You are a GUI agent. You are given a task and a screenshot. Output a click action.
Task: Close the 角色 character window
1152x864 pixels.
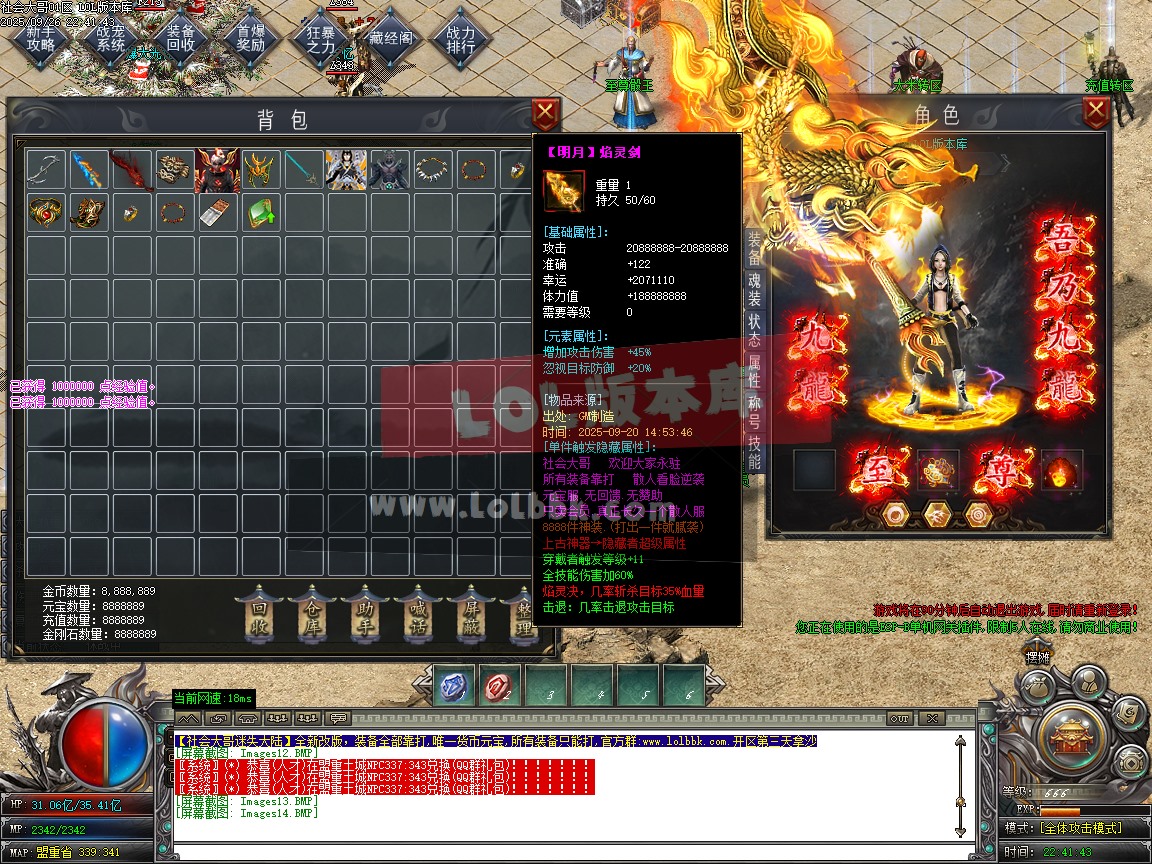[x=1096, y=113]
